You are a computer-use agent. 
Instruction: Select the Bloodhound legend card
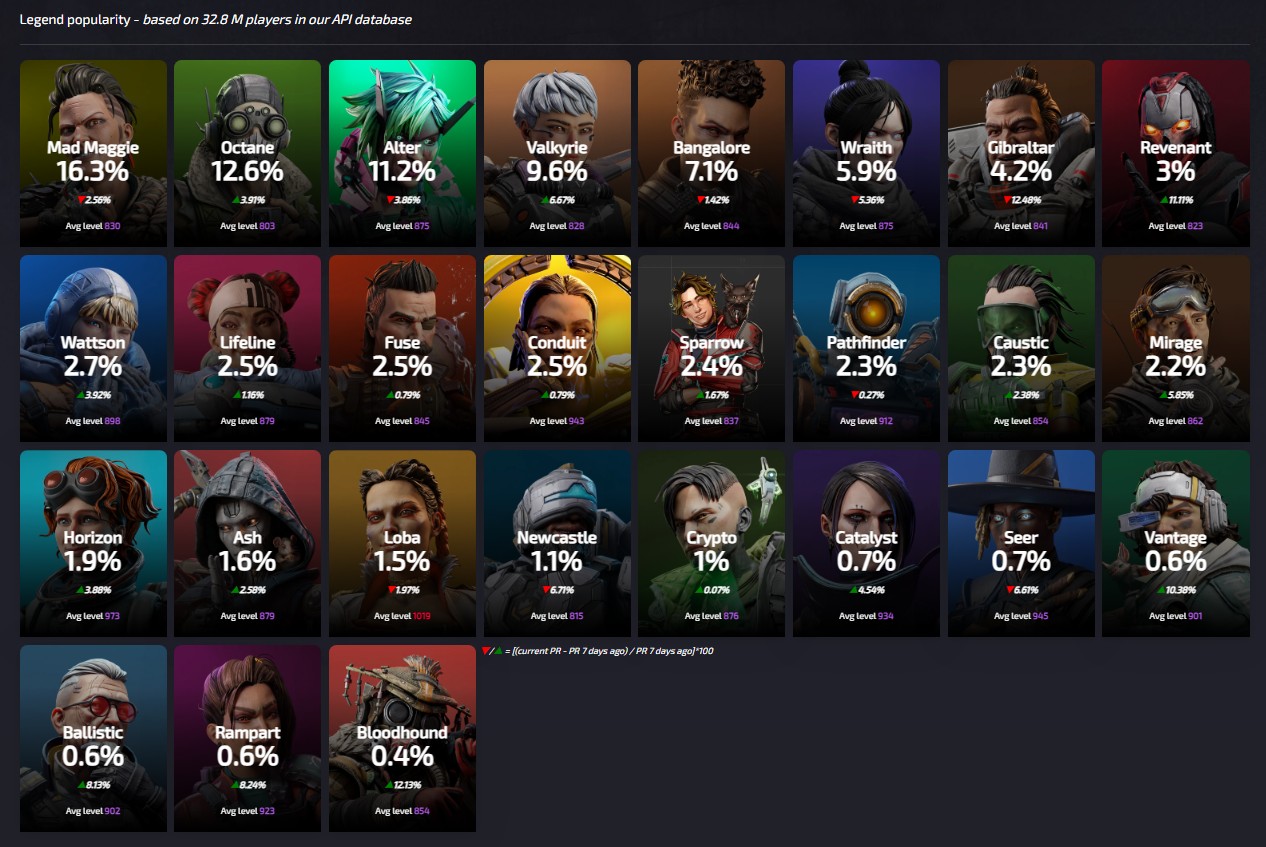coord(402,738)
